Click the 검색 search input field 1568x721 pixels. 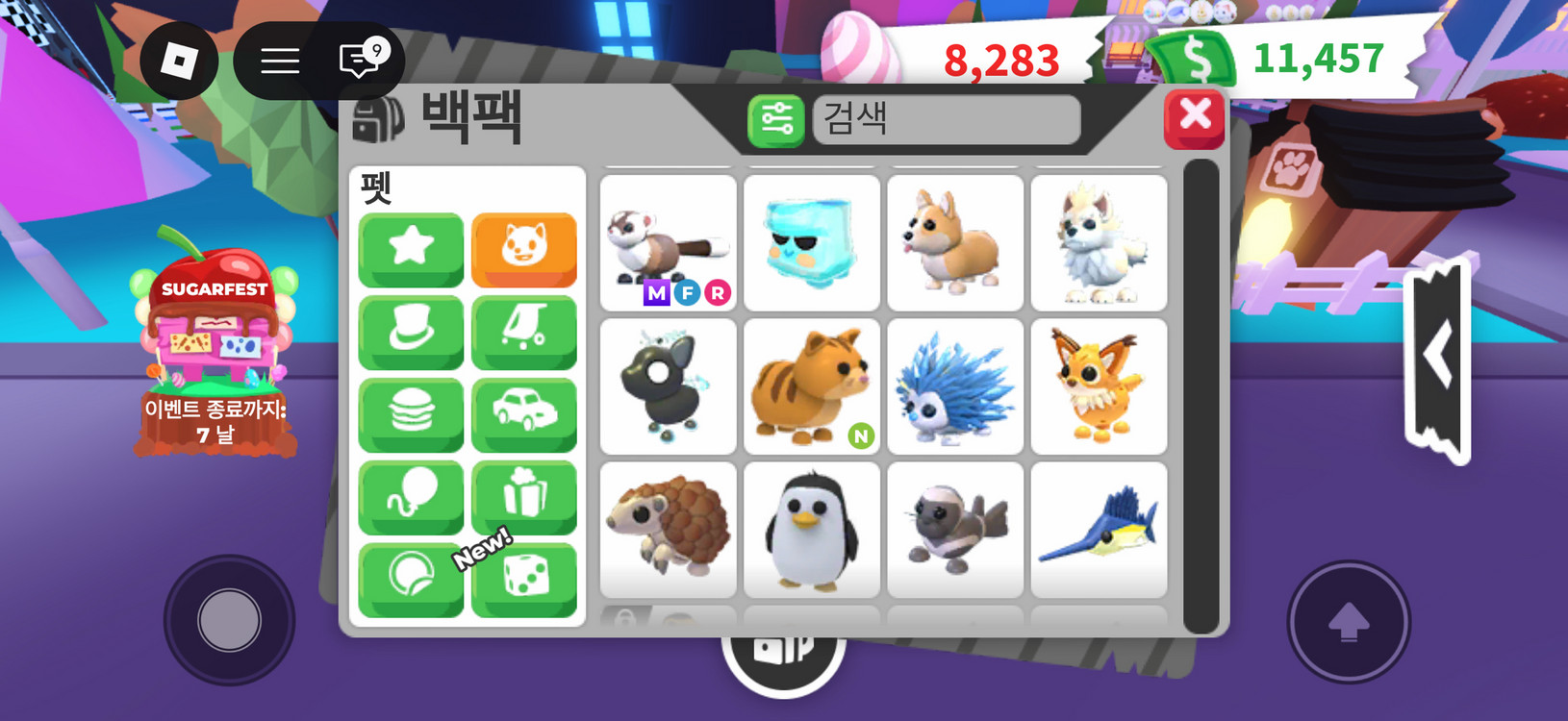[x=946, y=119]
